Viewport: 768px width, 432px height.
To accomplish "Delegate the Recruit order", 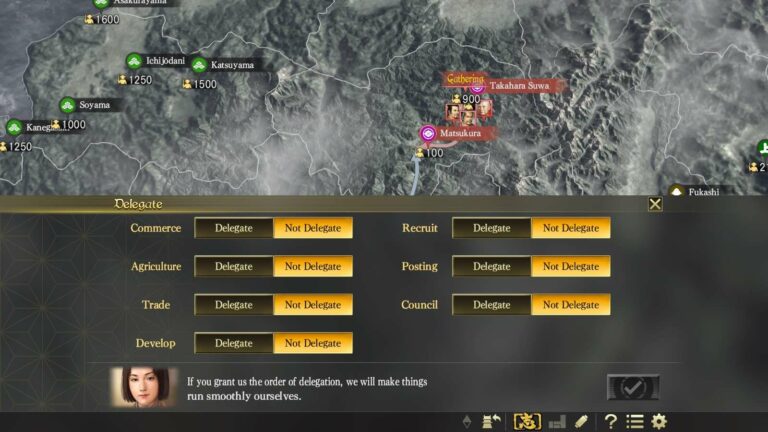I will 492,228.
